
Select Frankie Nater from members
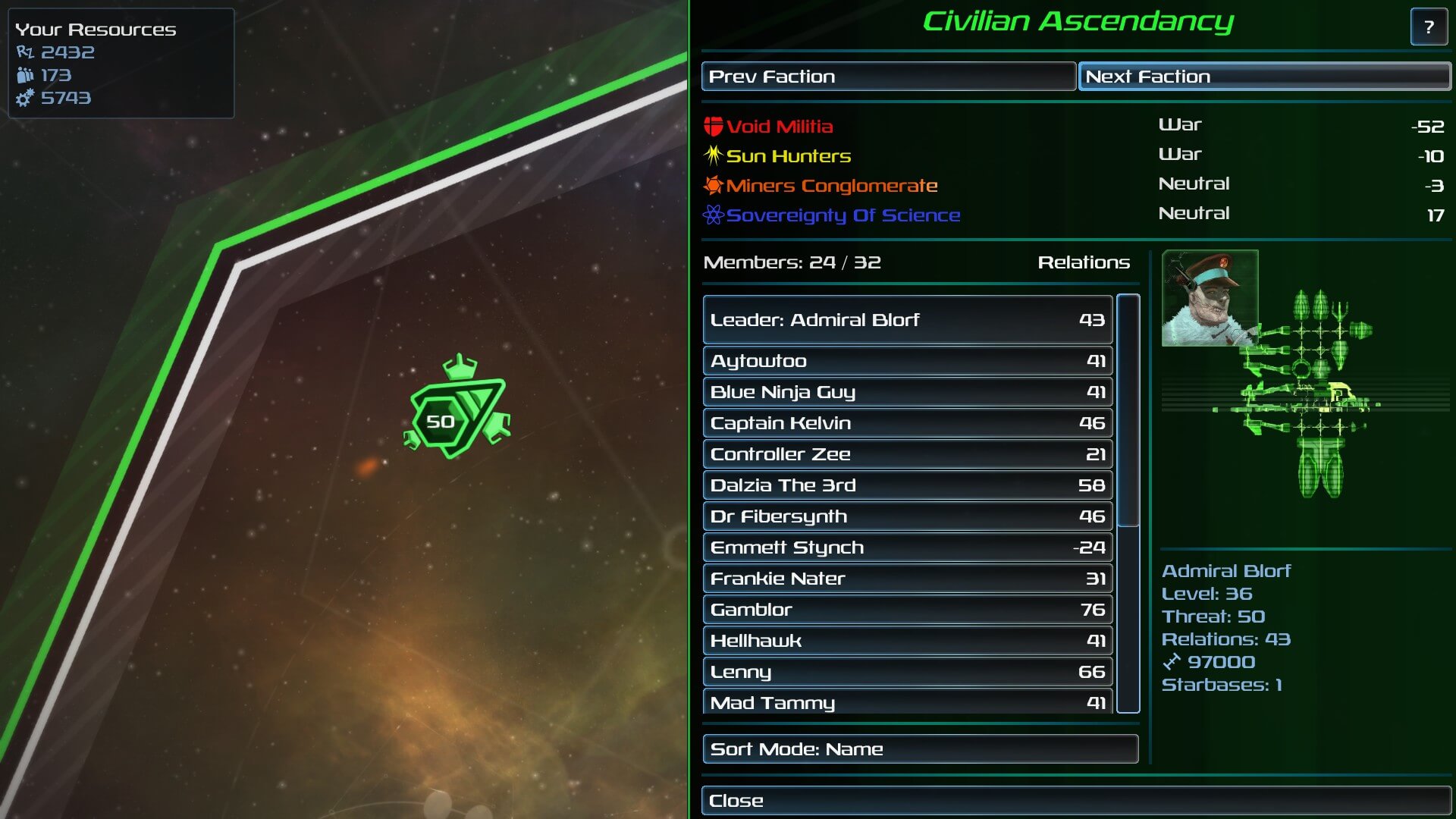click(907, 579)
